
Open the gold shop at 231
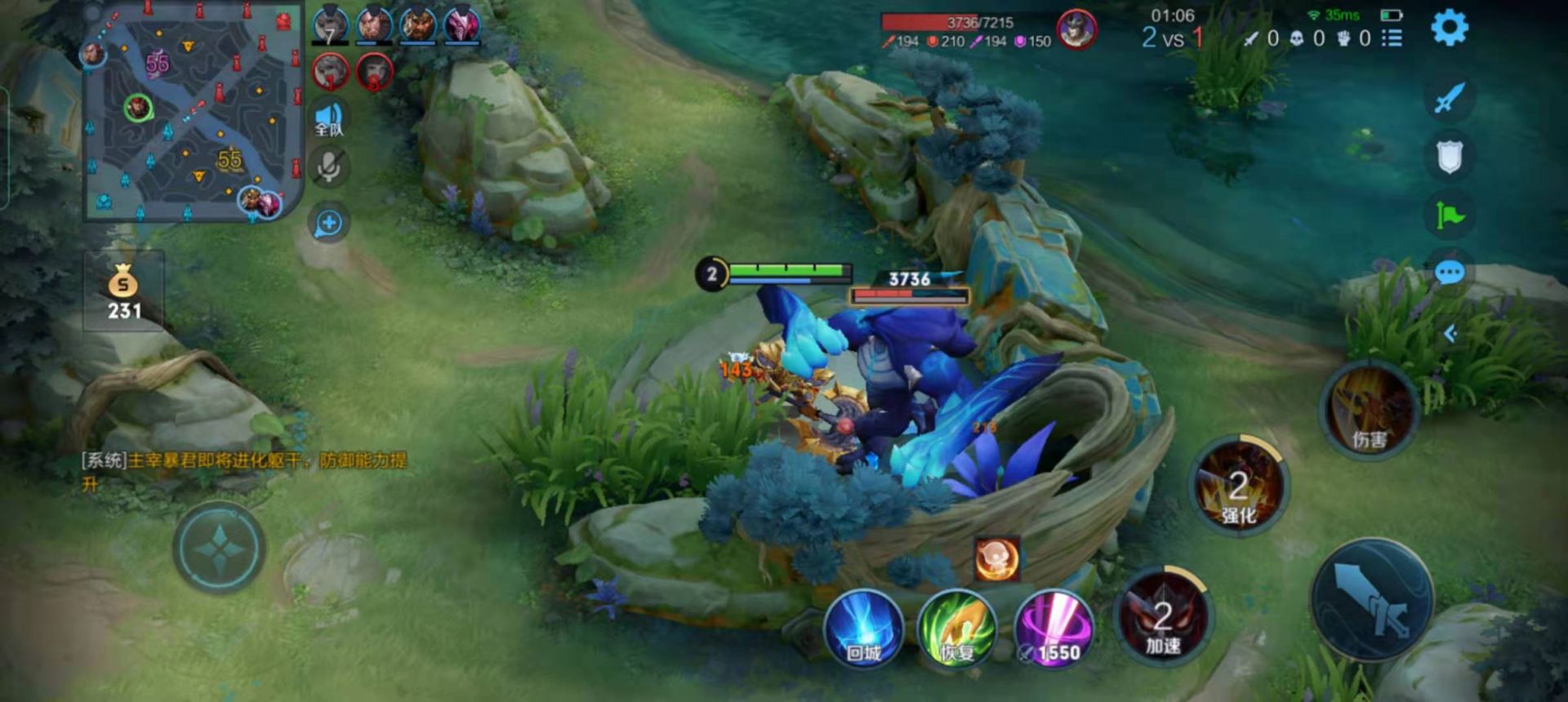point(124,292)
